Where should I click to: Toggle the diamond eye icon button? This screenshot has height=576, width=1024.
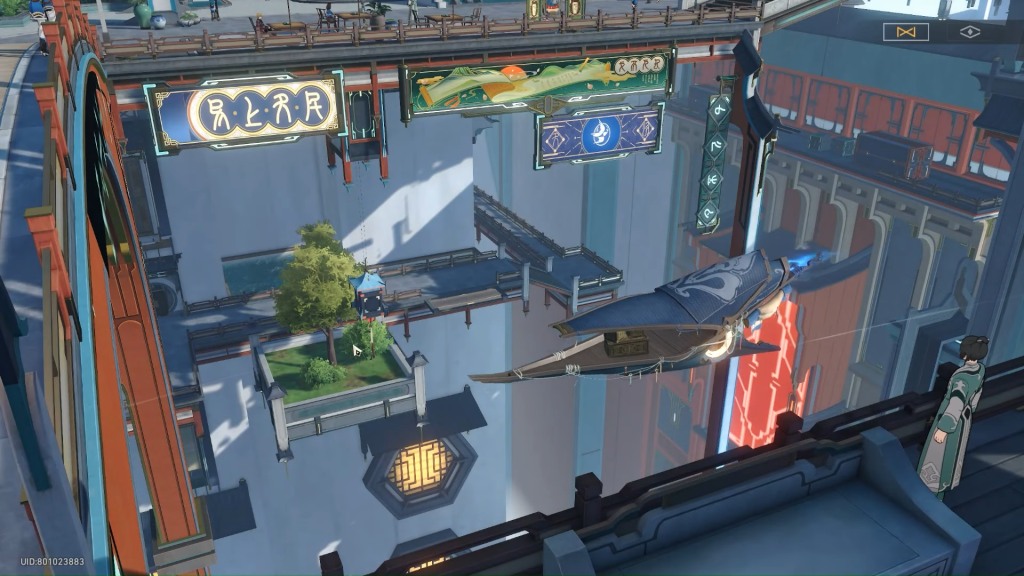coord(970,32)
